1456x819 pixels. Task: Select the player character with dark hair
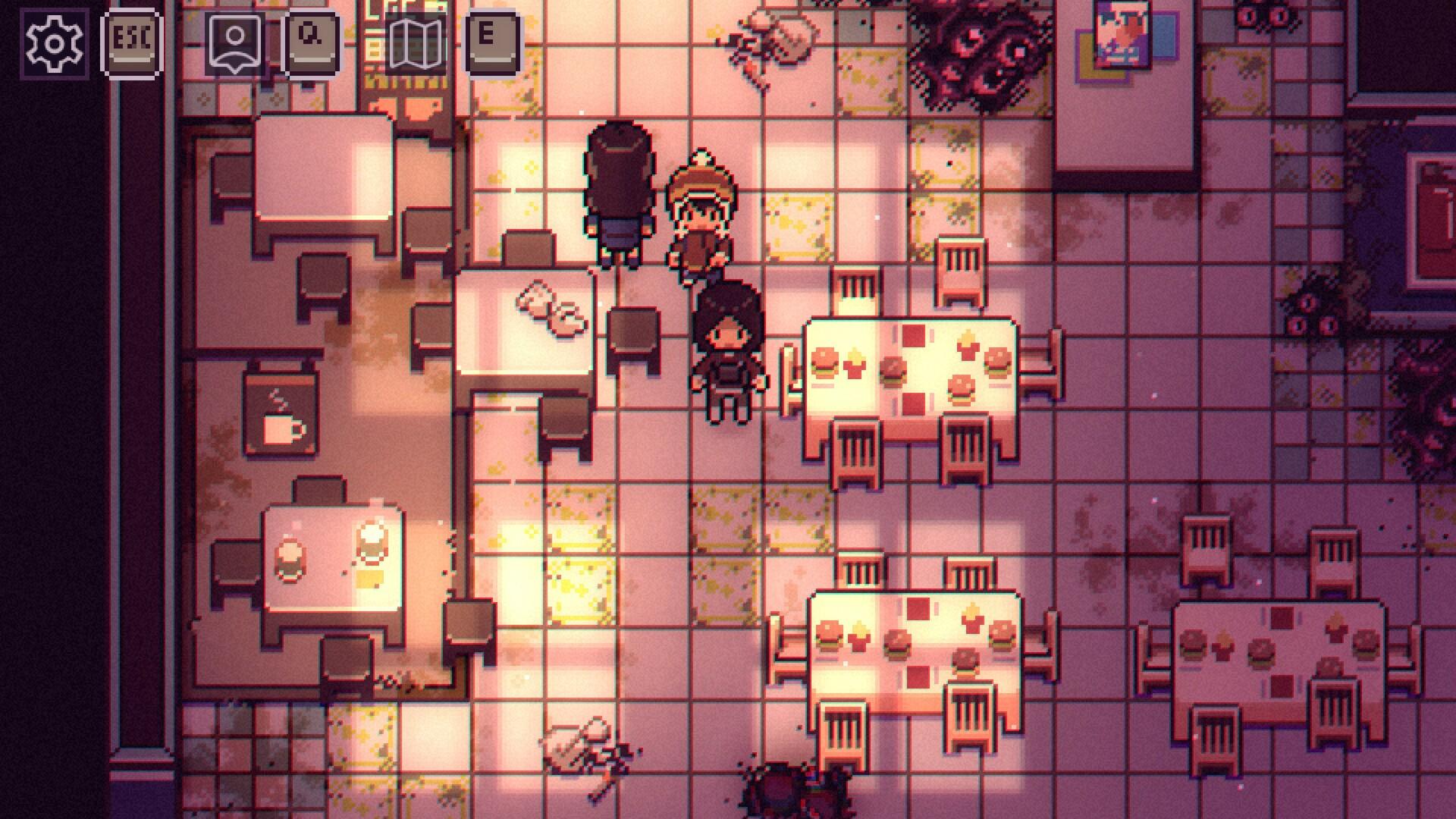pos(726,349)
